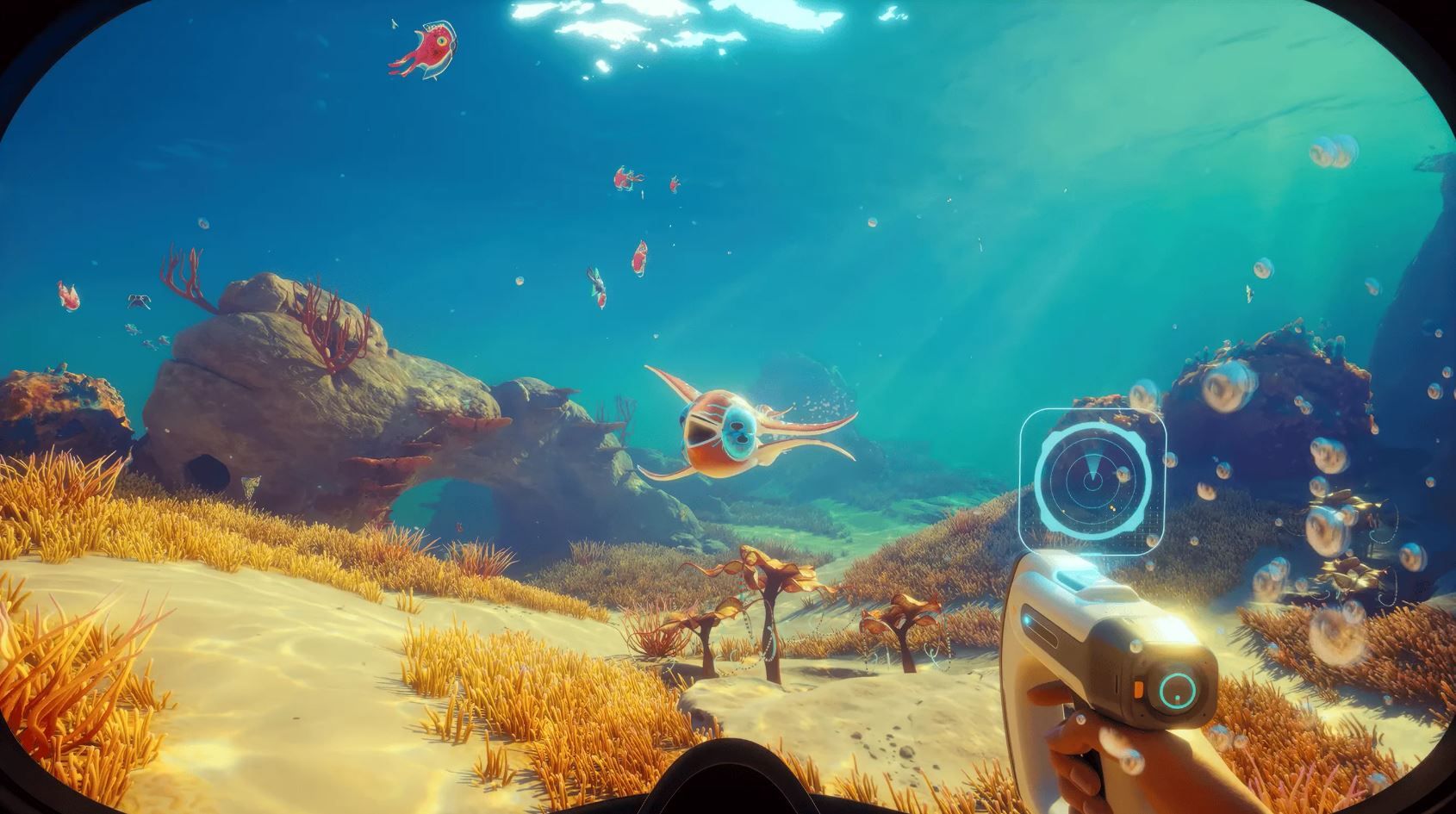The width and height of the screenshot is (1456, 814).
Task: Click the glowing circular dial on the scanner front
Action: [x=1177, y=689]
